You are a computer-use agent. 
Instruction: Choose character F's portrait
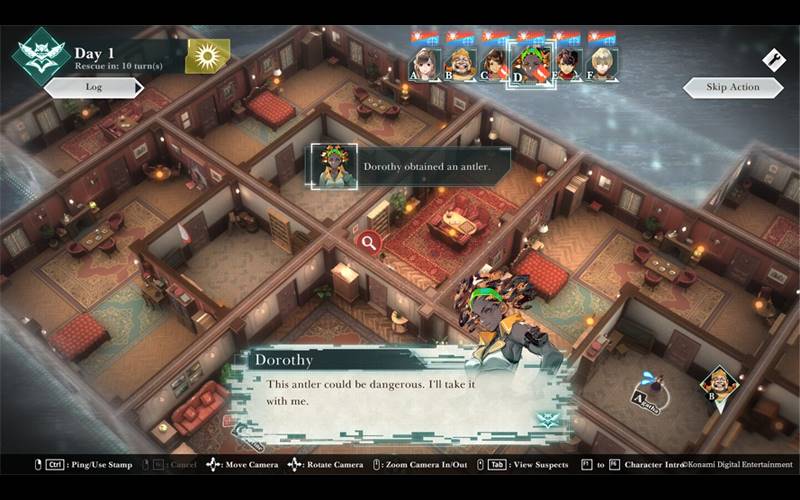601,62
